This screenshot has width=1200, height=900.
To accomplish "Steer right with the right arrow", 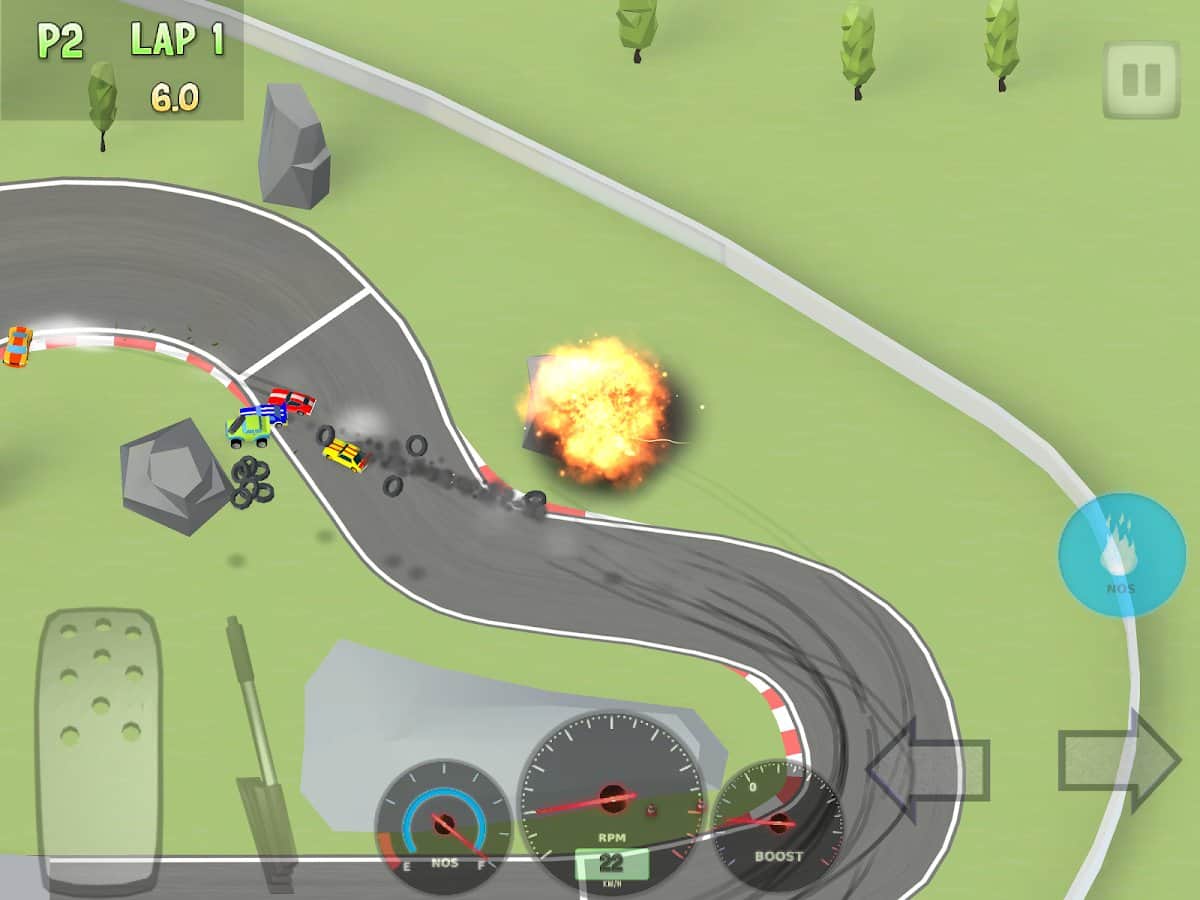I will point(1120,762).
